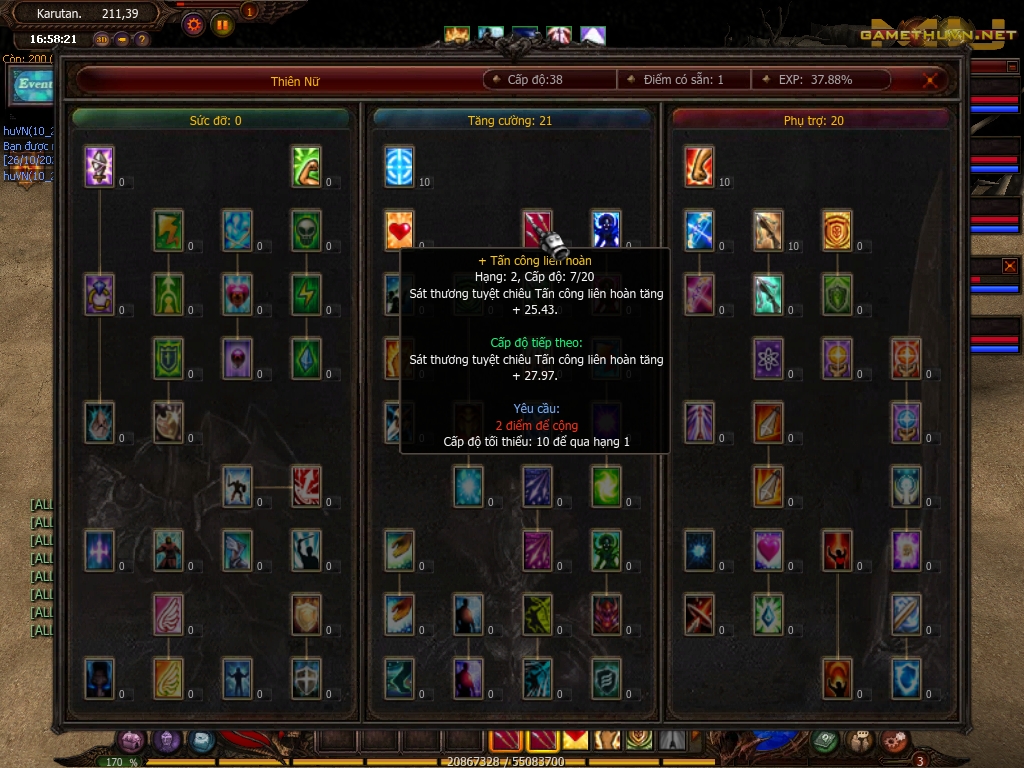Choose the pink heart skill in Phụ trợ

(x=768, y=550)
